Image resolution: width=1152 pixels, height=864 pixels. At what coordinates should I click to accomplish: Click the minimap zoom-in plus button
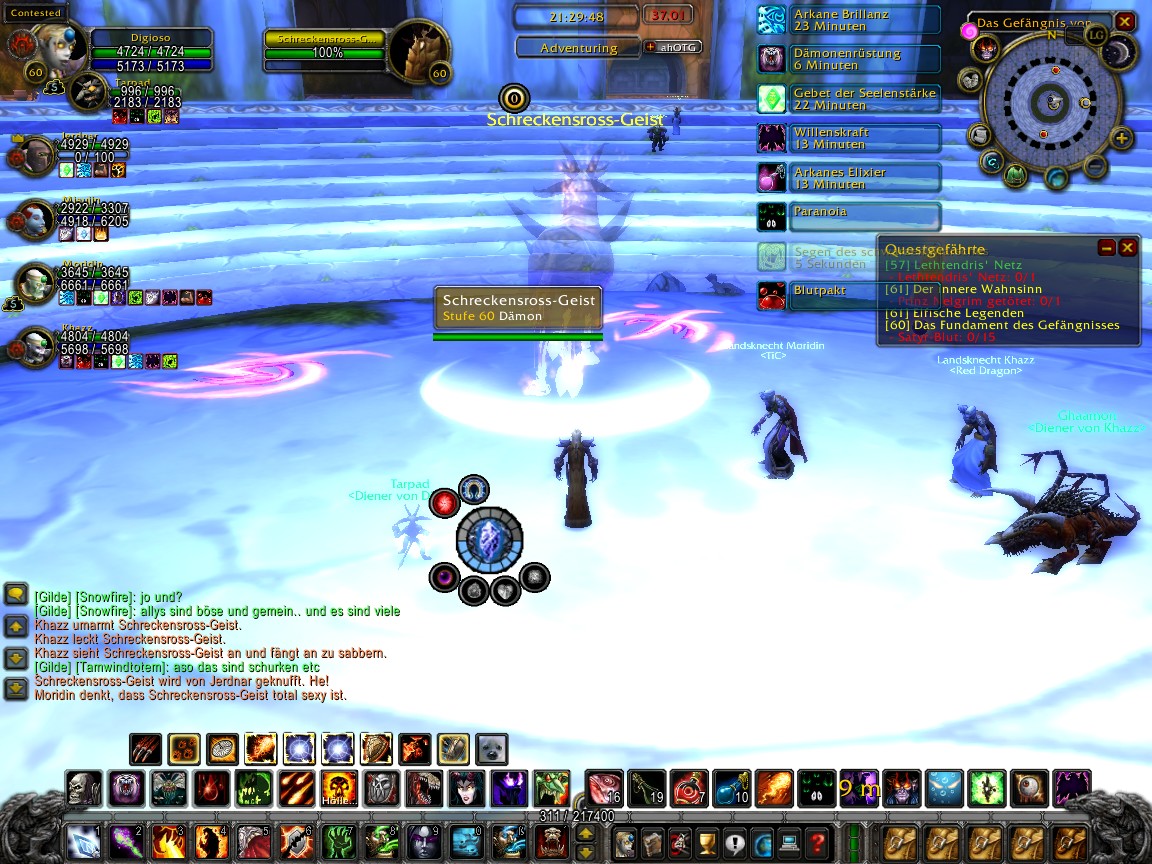click(x=1121, y=139)
